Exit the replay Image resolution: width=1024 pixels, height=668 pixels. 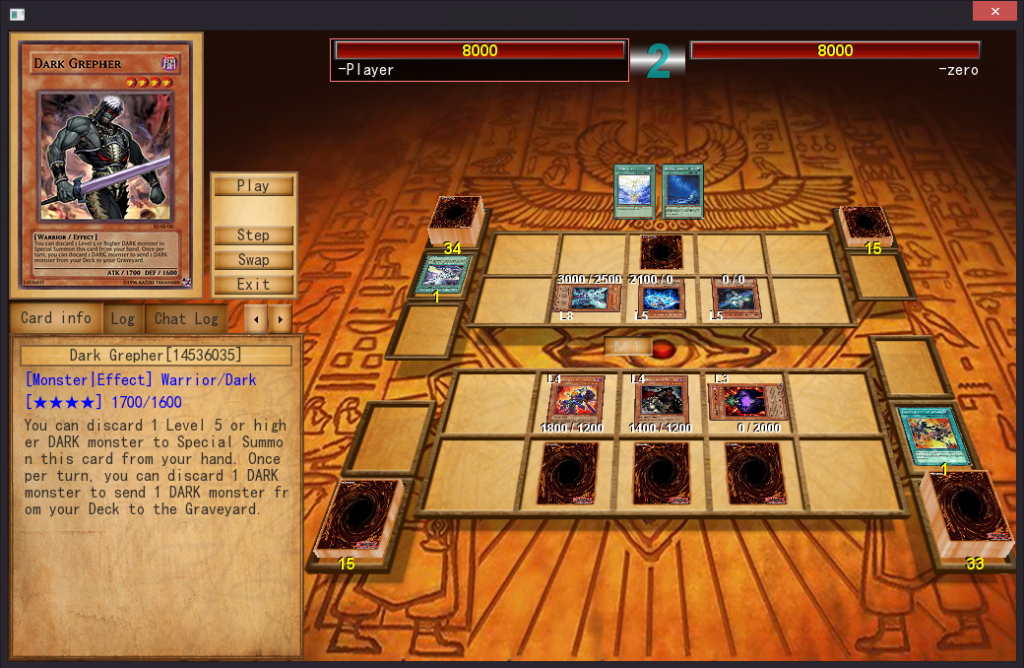coord(253,284)
